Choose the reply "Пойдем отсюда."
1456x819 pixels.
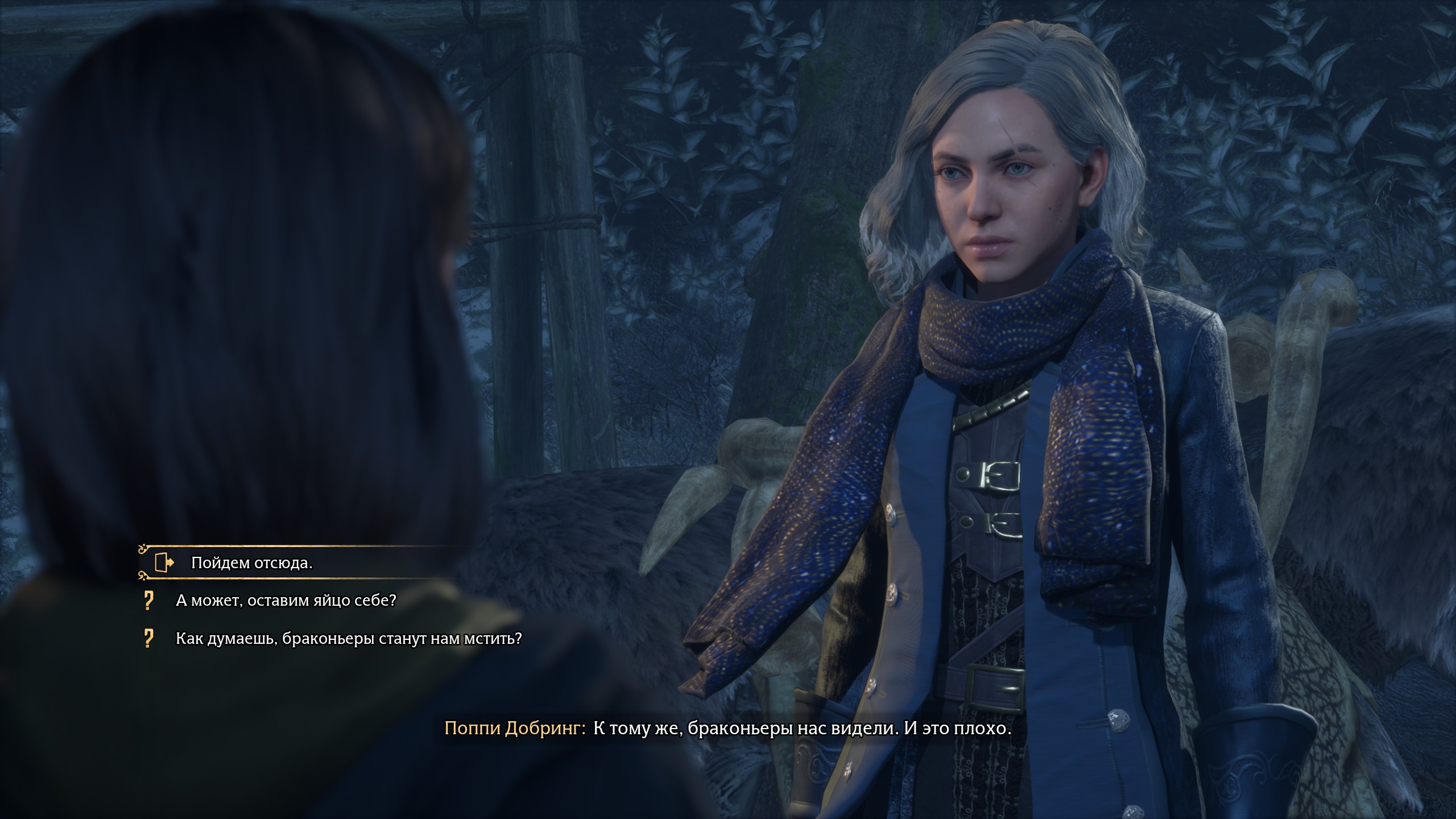point(252,562)
